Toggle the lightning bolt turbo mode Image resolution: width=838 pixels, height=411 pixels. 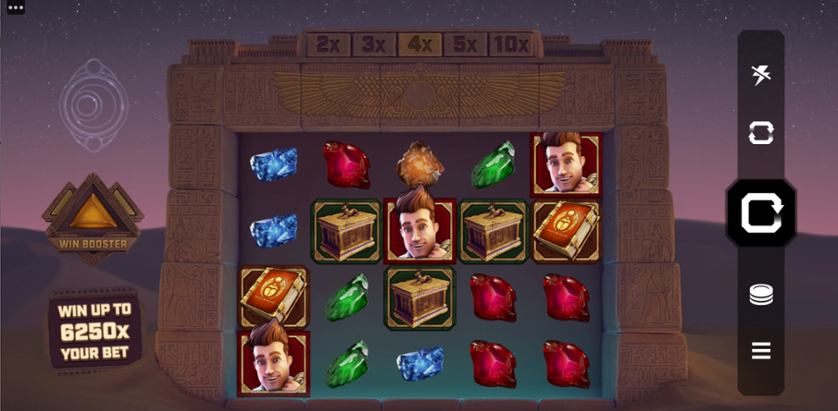pyautogui.click(x=761, y=73)
